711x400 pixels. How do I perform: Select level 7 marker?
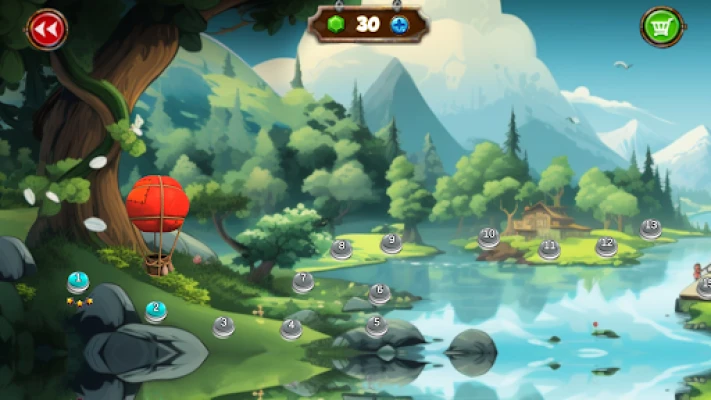click(303, 282)
